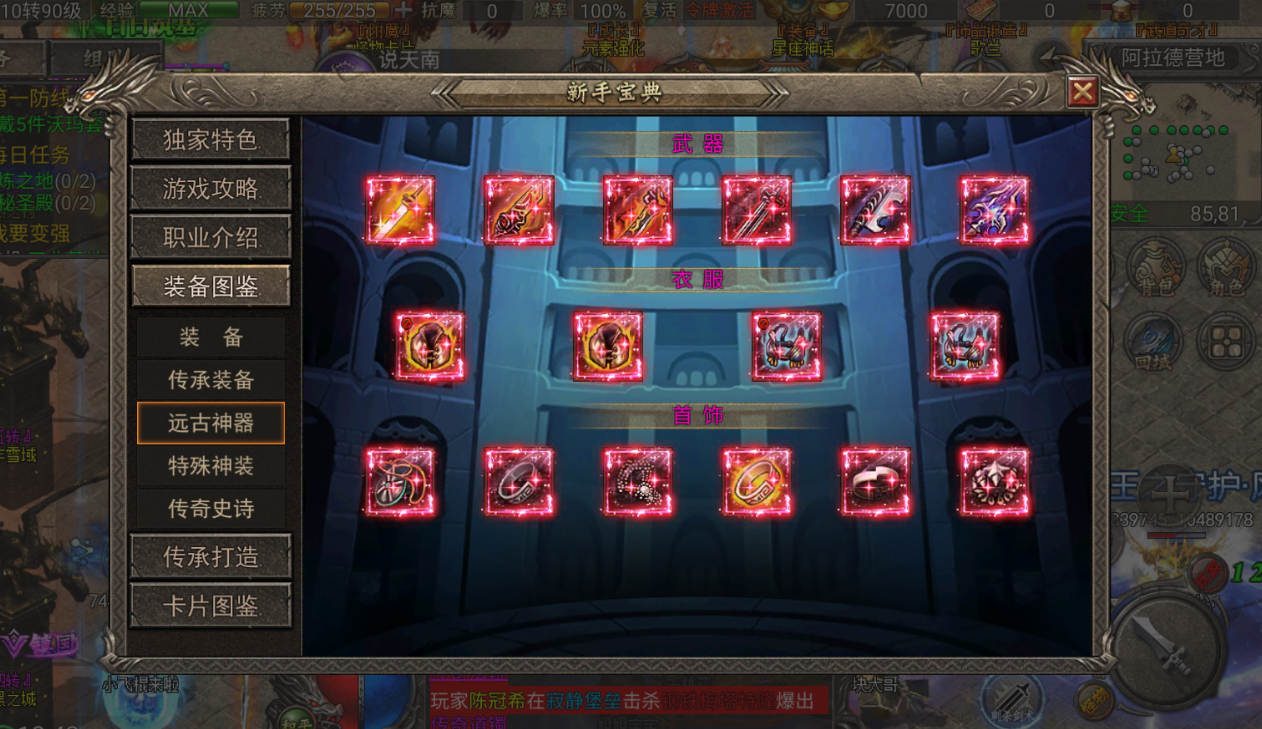Show the 传承装备 sub-category
The height and width of the screenshot is (729, 1262).
pos(210,380)
